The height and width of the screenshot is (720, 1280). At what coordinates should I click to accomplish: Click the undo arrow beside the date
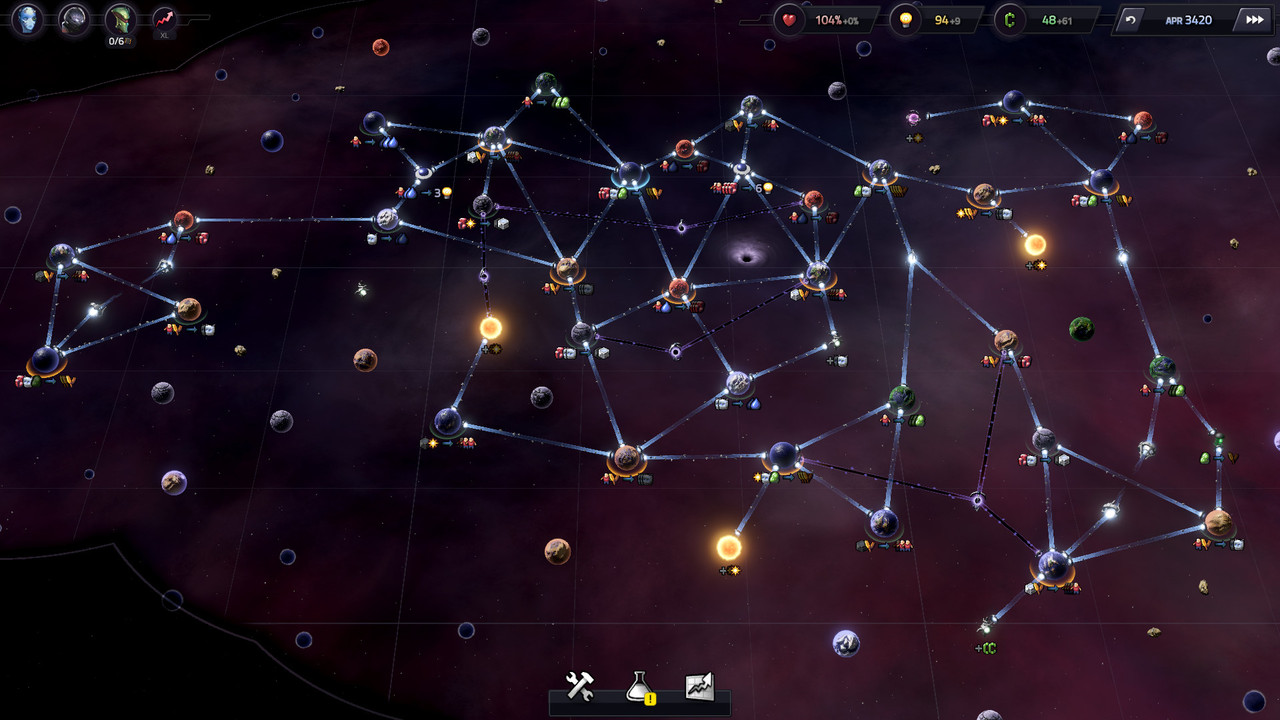(1131, 19)
